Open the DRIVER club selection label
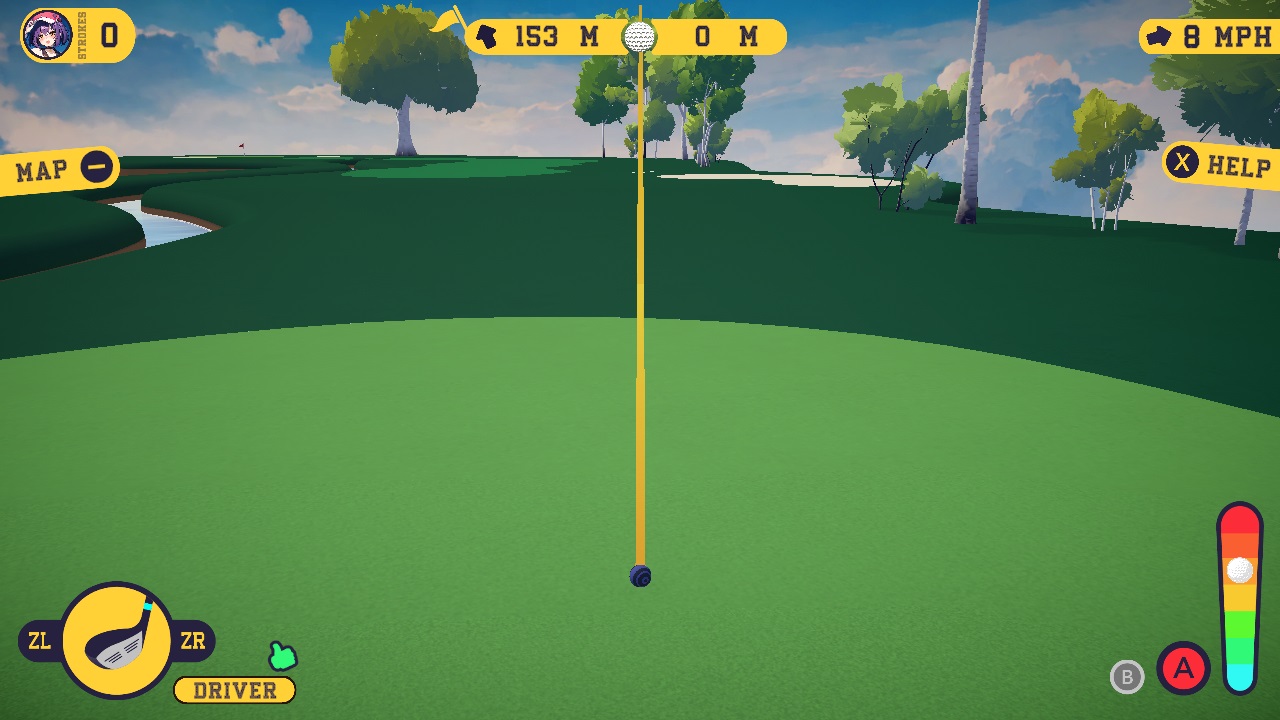Screen dimensions: 1280x720 (233, 690)
